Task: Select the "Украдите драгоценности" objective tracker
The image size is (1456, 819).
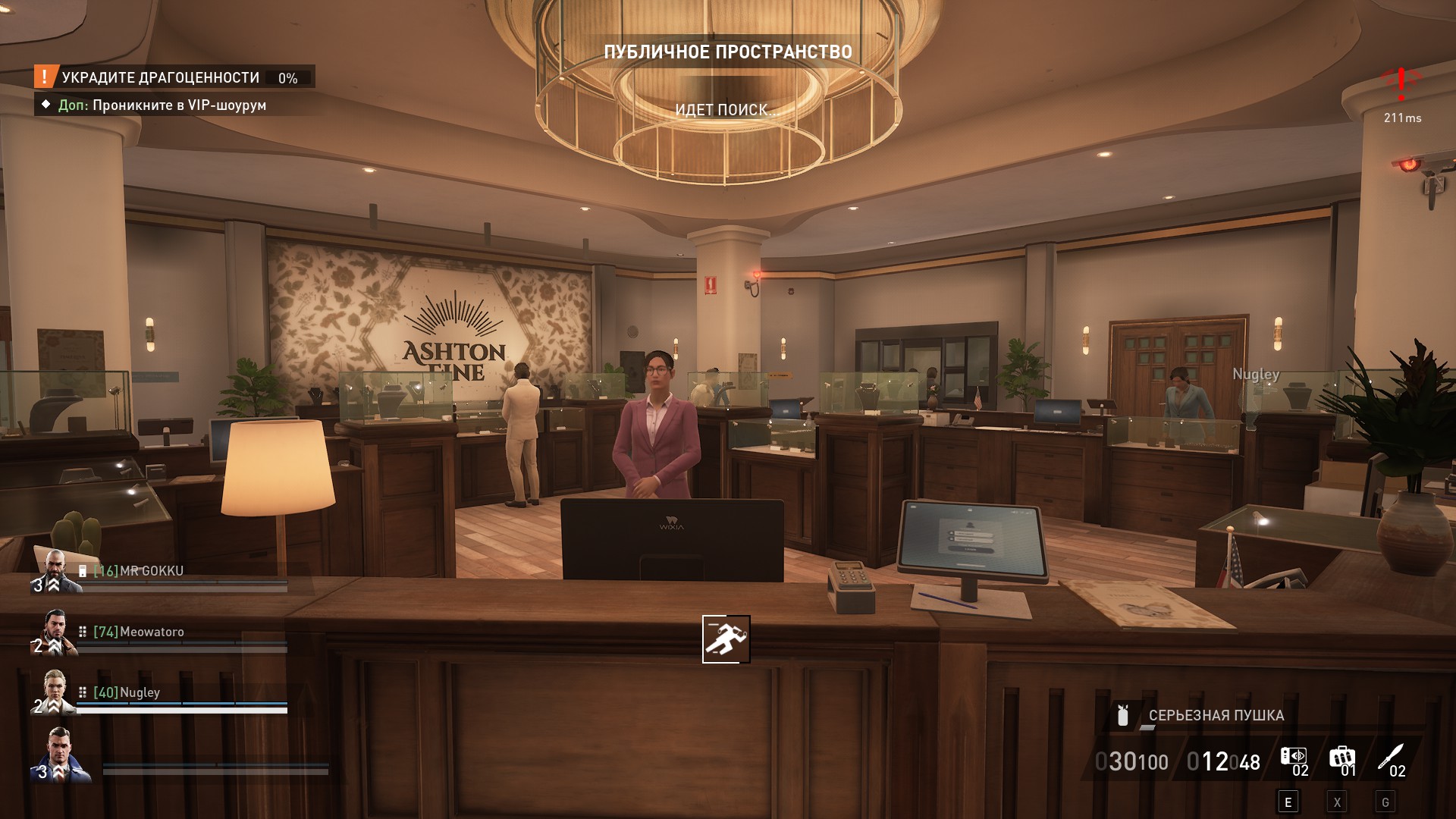Action: [161, 77]
